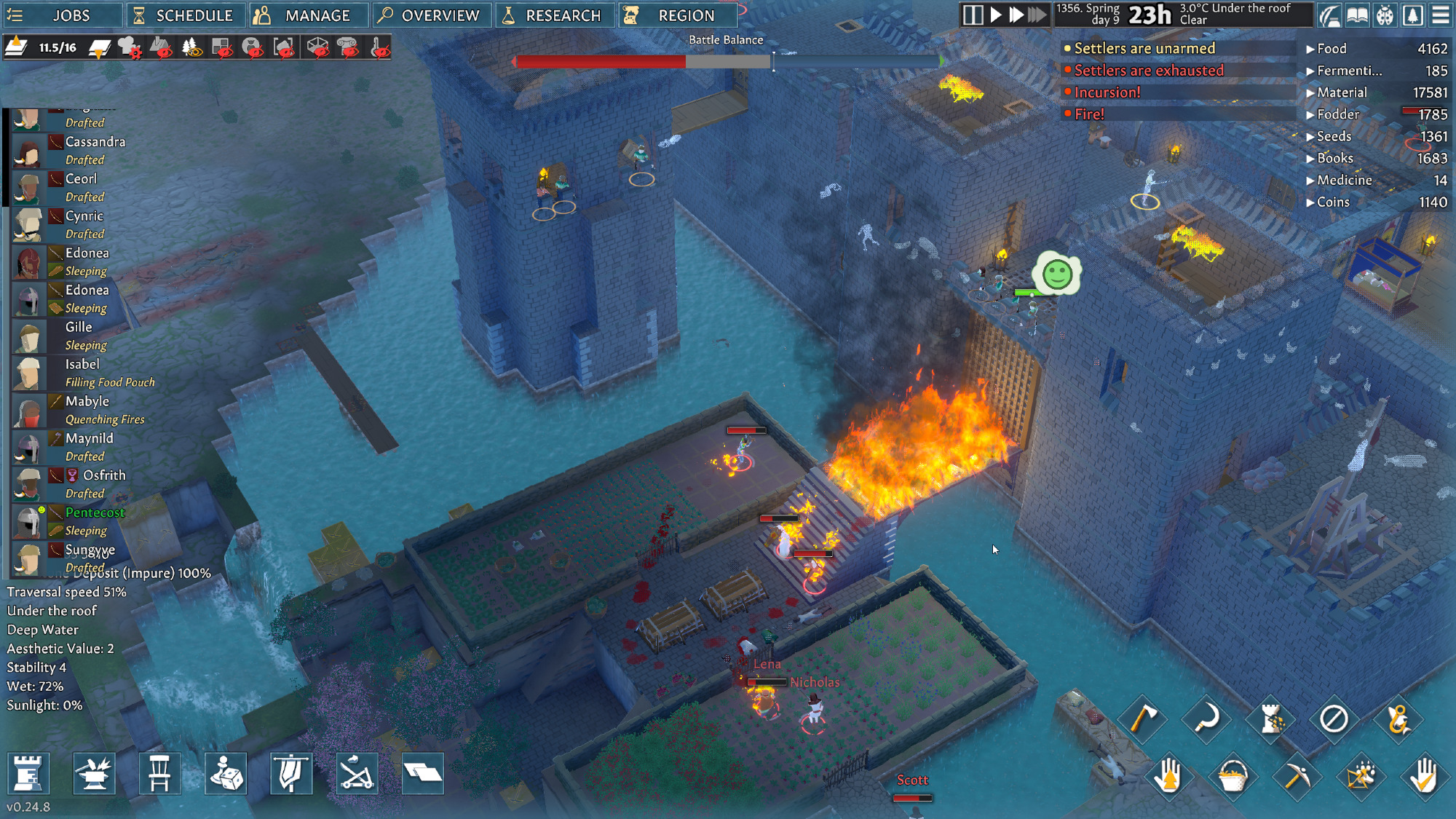This screenshot has height=819, width=1456.
Task: Set game speed to fast-forward double arrow
Action: click(1016, 15)
